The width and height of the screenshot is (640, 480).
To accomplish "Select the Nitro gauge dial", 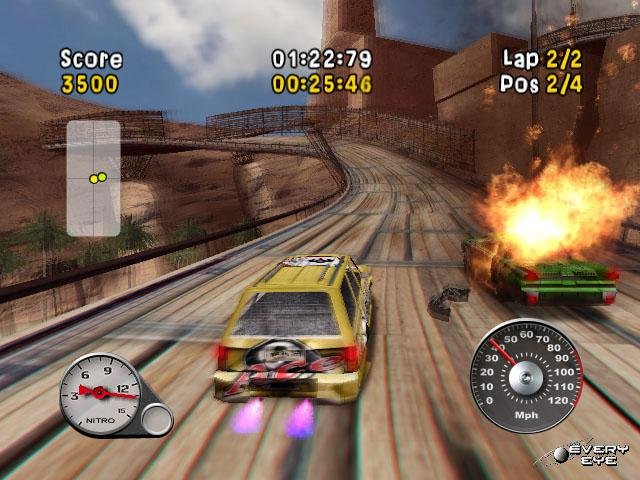I will (x=100, y=393).
